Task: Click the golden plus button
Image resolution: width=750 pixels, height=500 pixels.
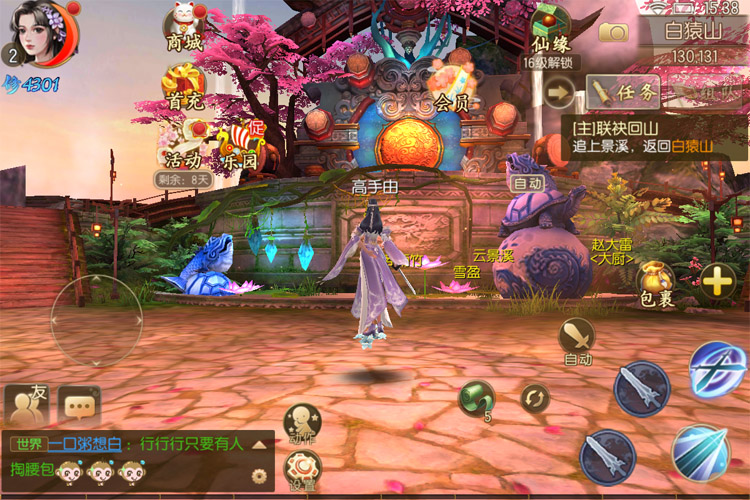Action: point(717,282)
